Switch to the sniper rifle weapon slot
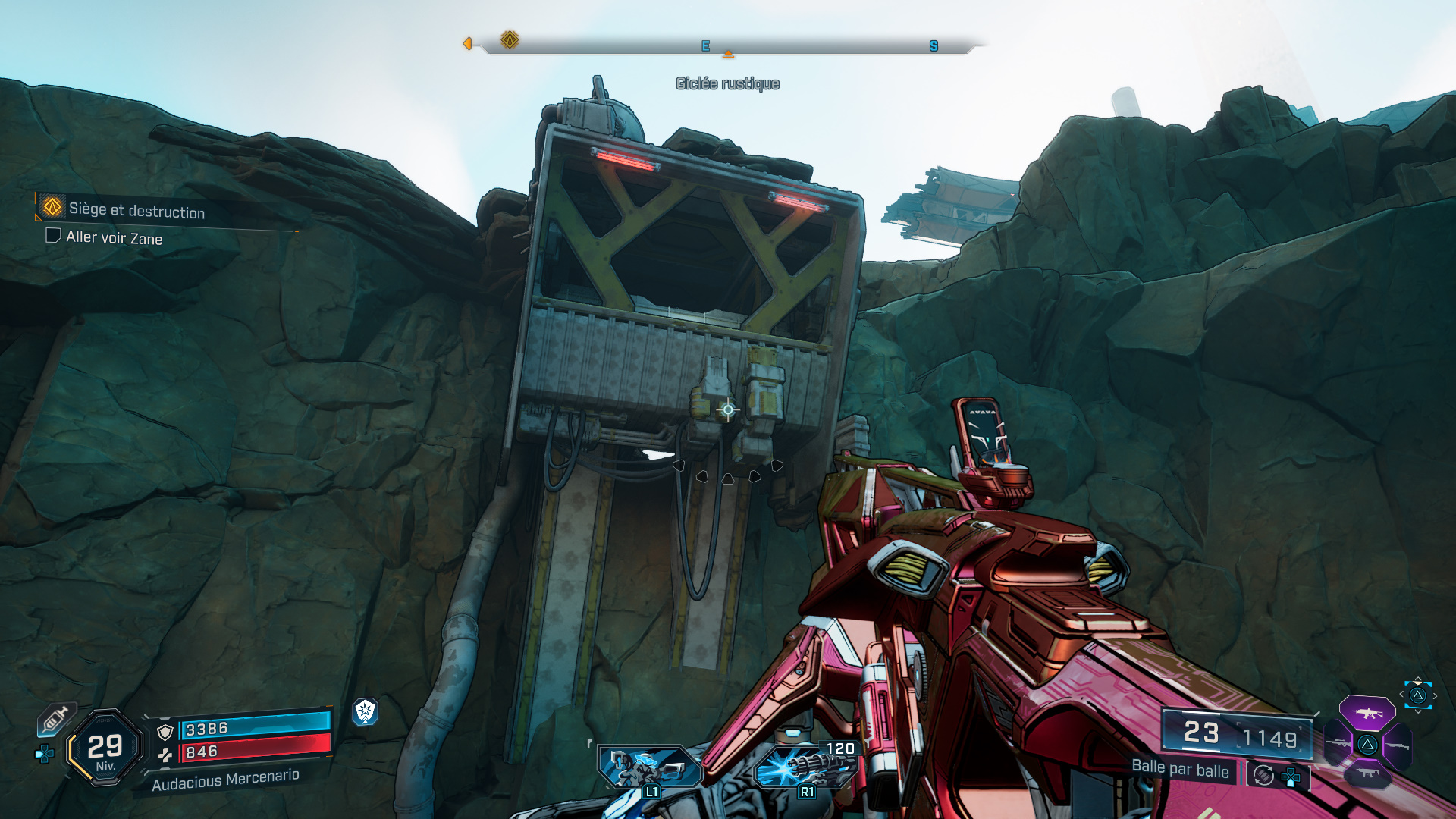Screen dimensions: 1456x819 pos(1338,744)
